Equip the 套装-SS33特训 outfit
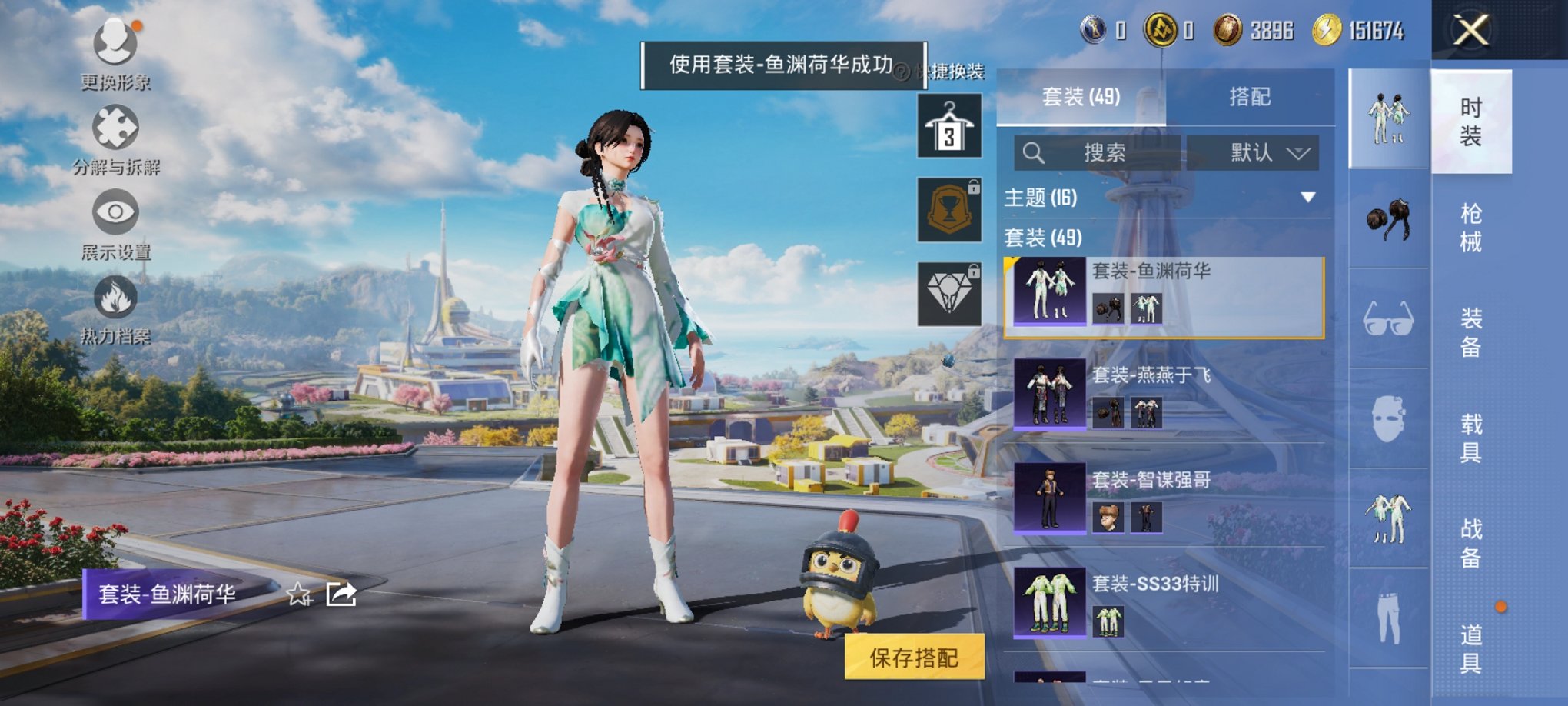The height and width of the screenshot is (706, 1568). 1164,603
